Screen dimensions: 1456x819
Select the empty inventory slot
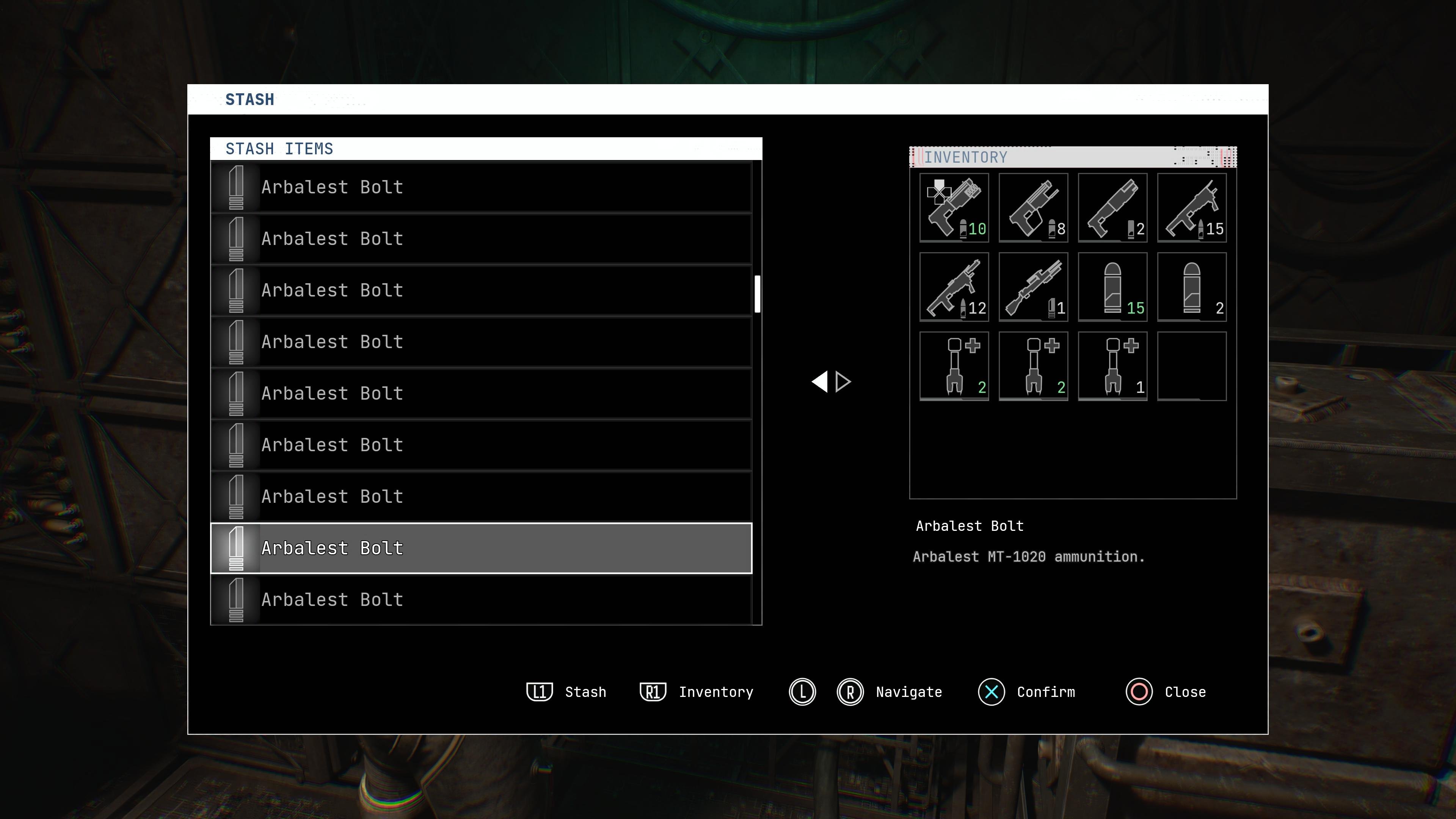[1191, 366]
